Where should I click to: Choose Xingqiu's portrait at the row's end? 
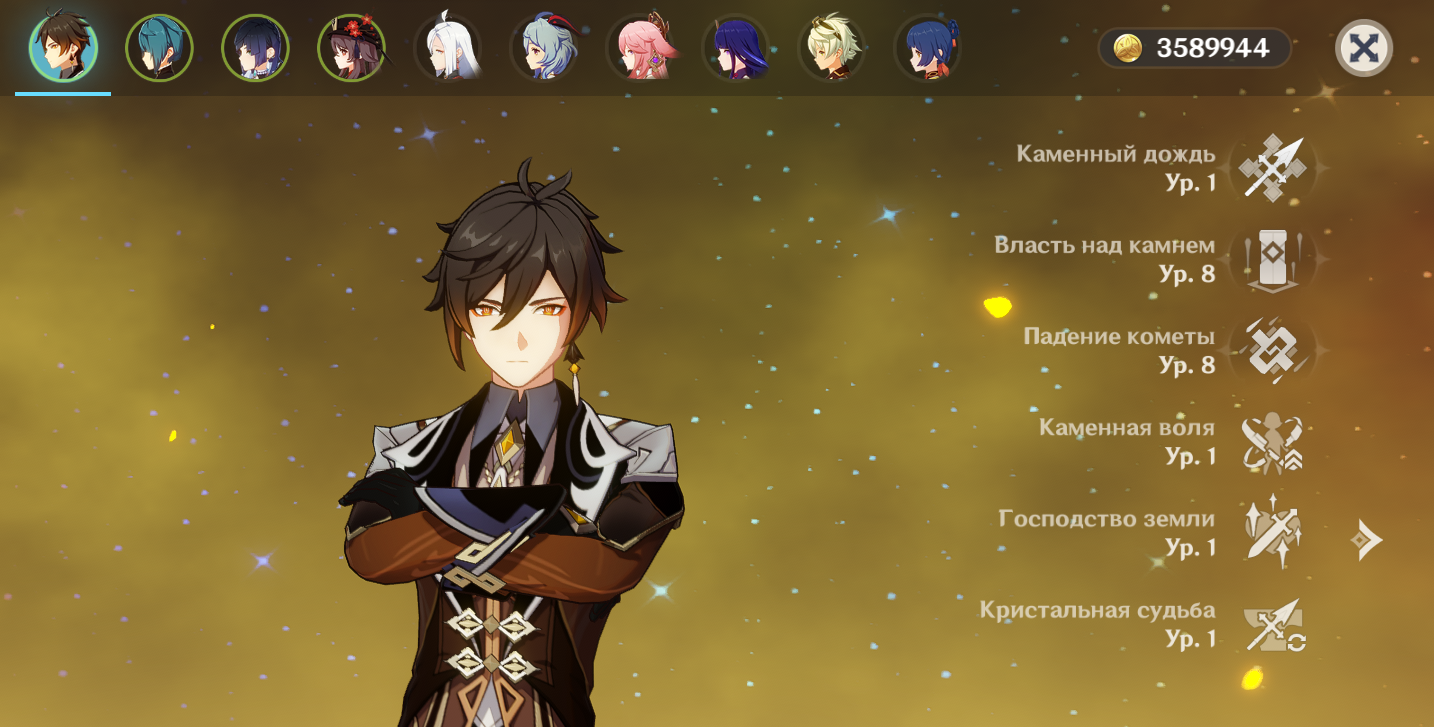pyautogui.click(x=927, y=48)
